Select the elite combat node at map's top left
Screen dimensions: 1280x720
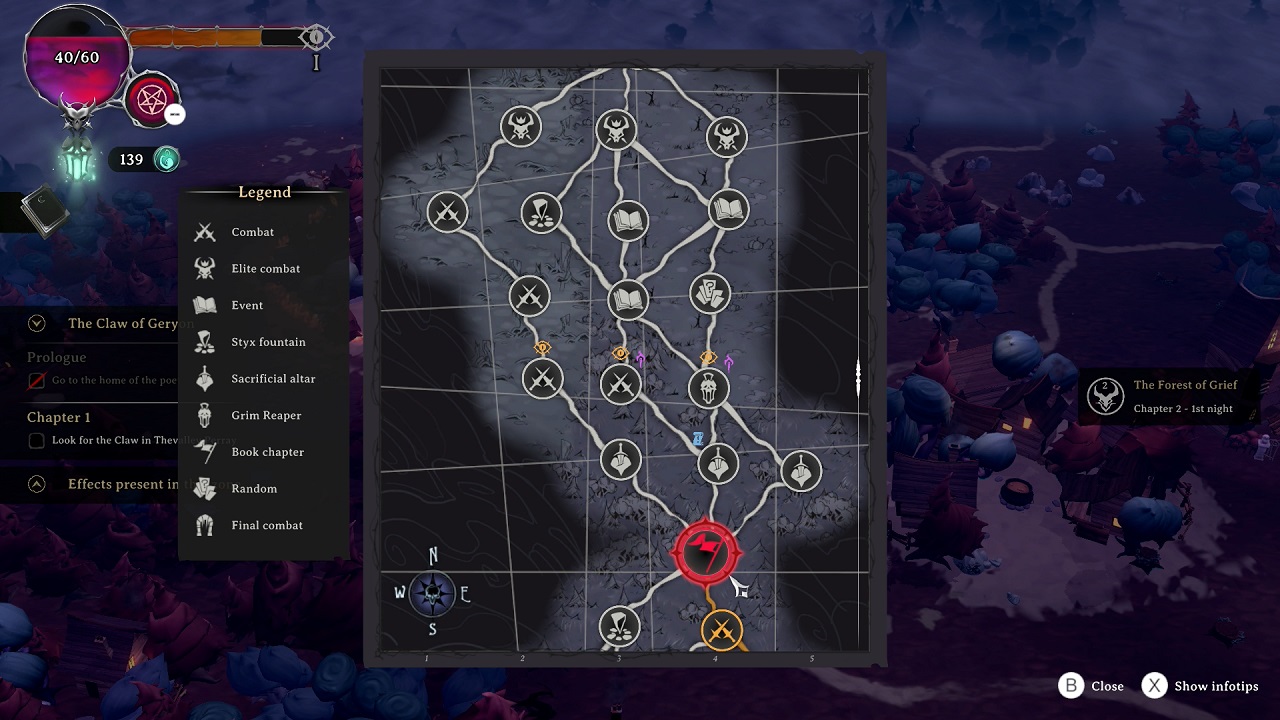(x=520, y=126)
